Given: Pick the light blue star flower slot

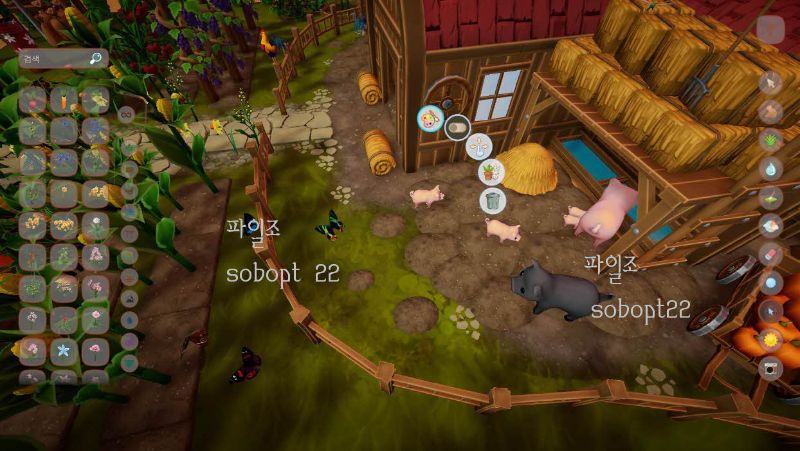Looking at the screenshot, I should pos(64,351).
